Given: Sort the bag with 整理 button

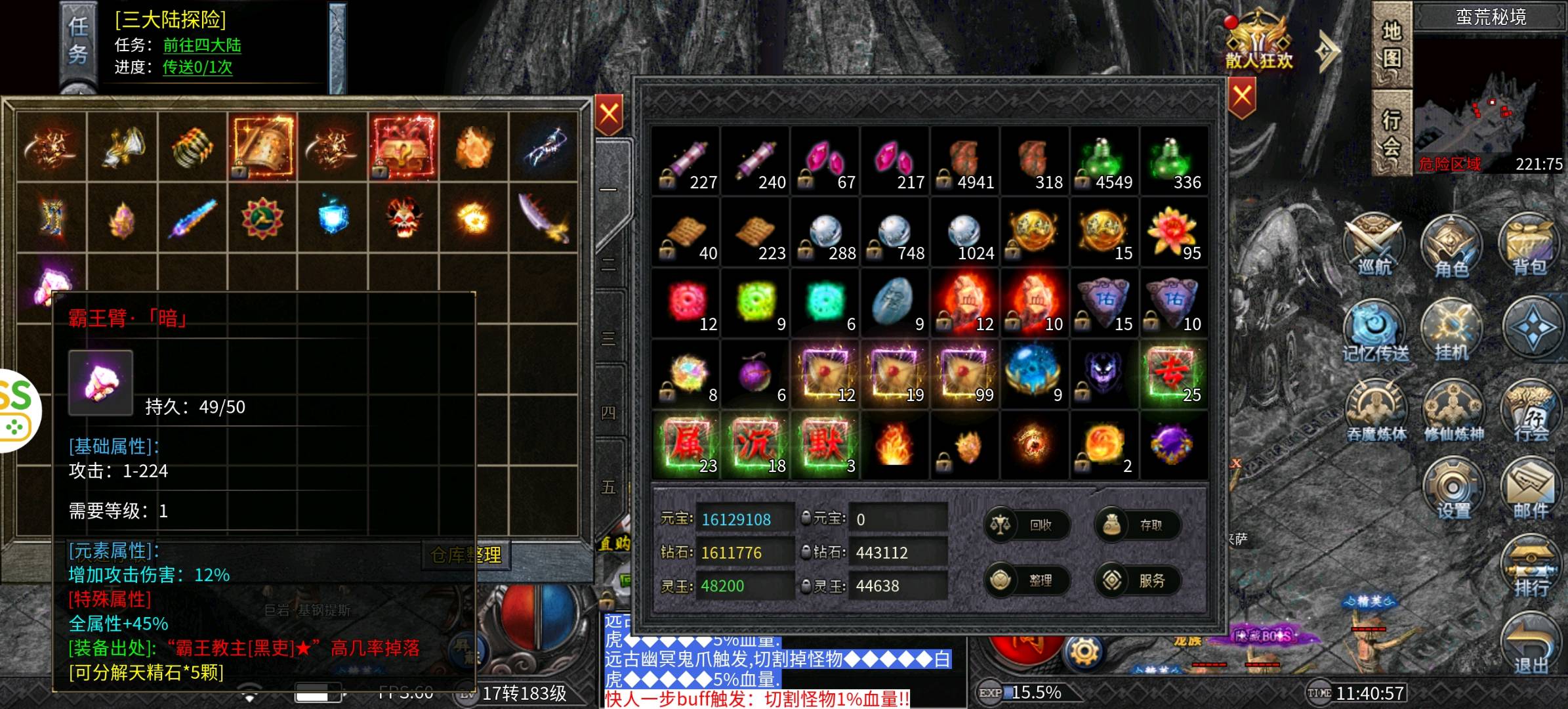Looking at the screenshot, I should click(1027, 580).
